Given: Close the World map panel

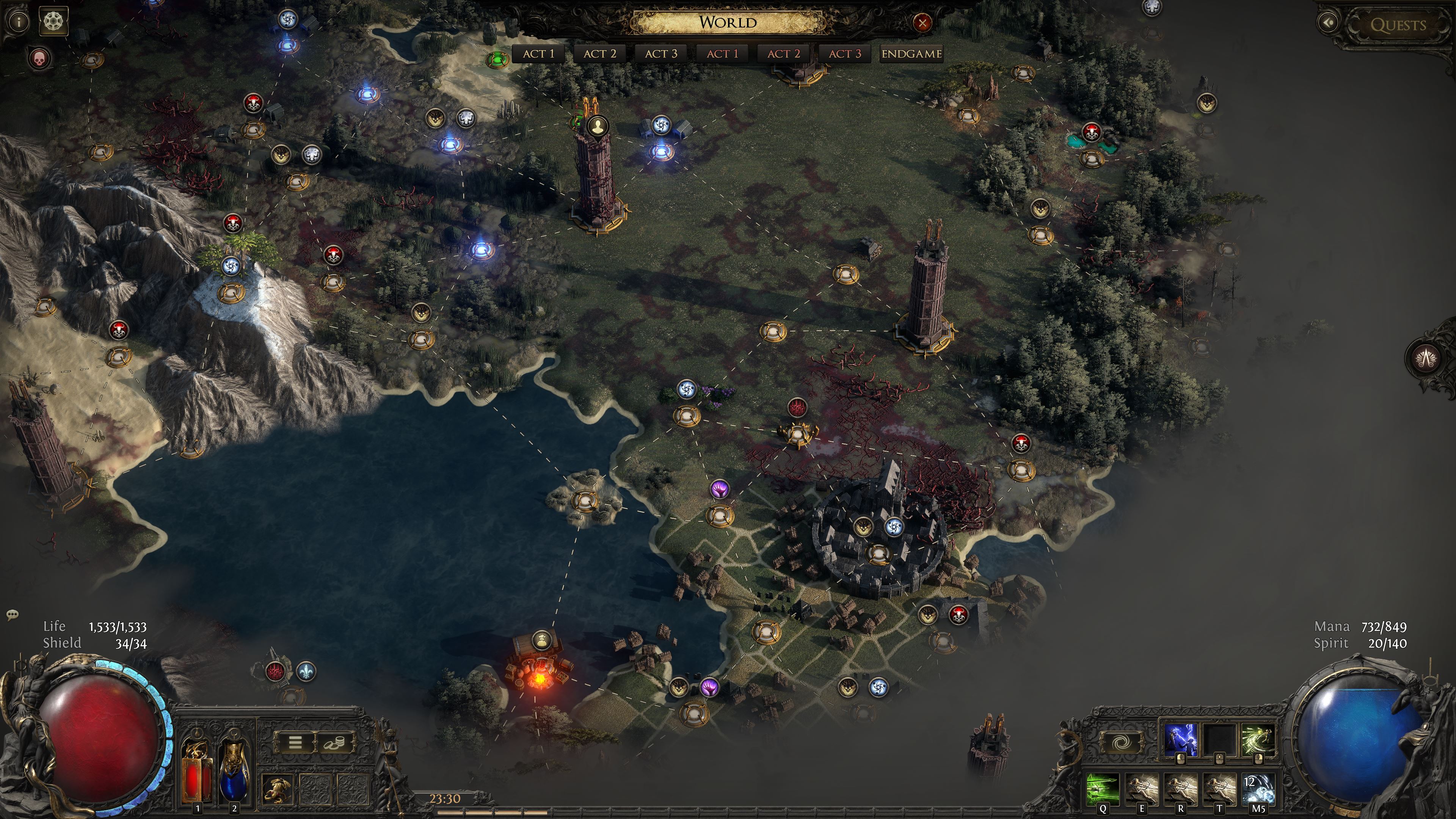Looking at the screenshot, I should pos(922,23).
